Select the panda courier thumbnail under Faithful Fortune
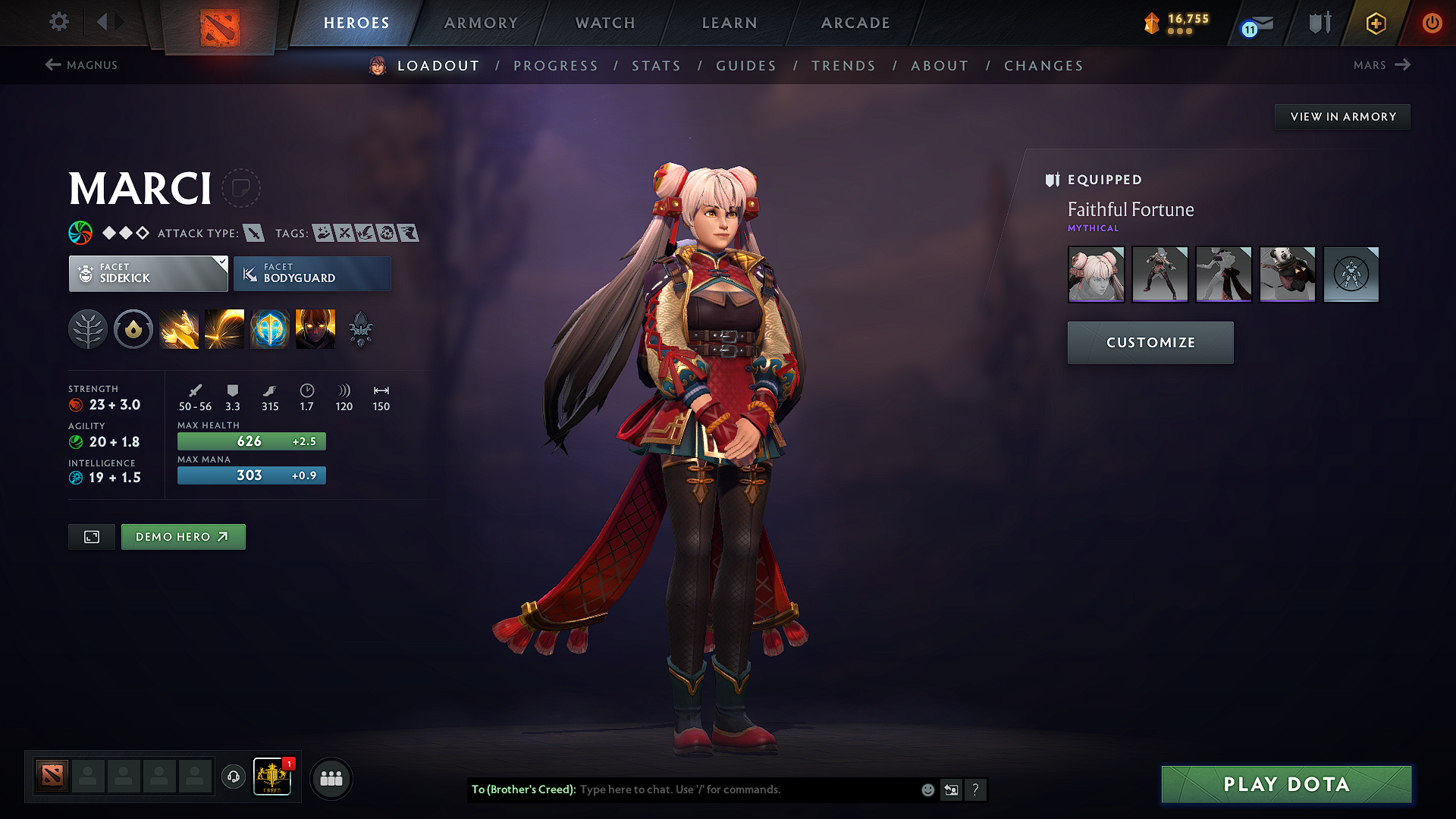Screen dimensions: 1456x819 point(1287,275)
